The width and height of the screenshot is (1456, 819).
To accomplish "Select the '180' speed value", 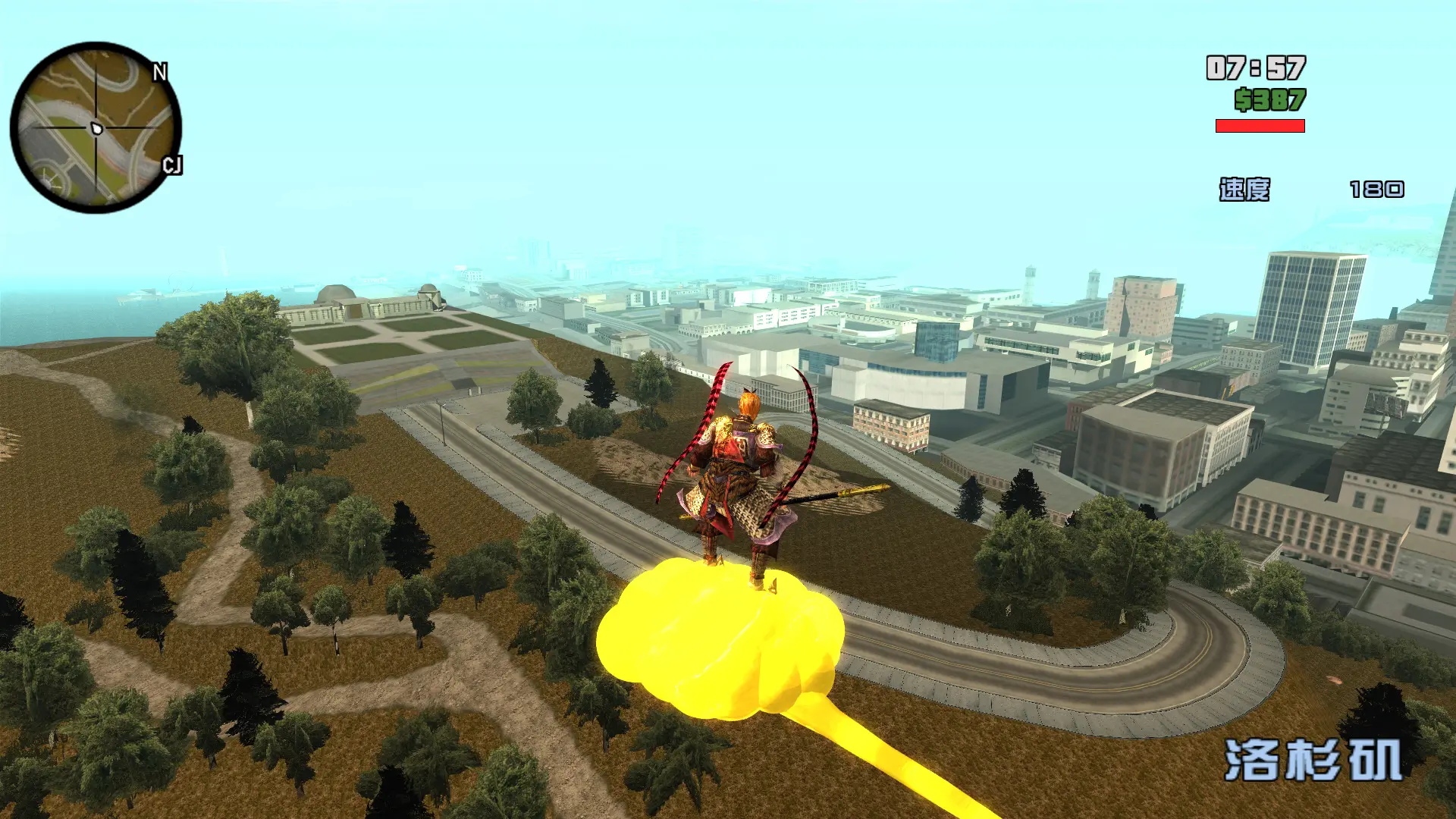I will pos(1376,190).
